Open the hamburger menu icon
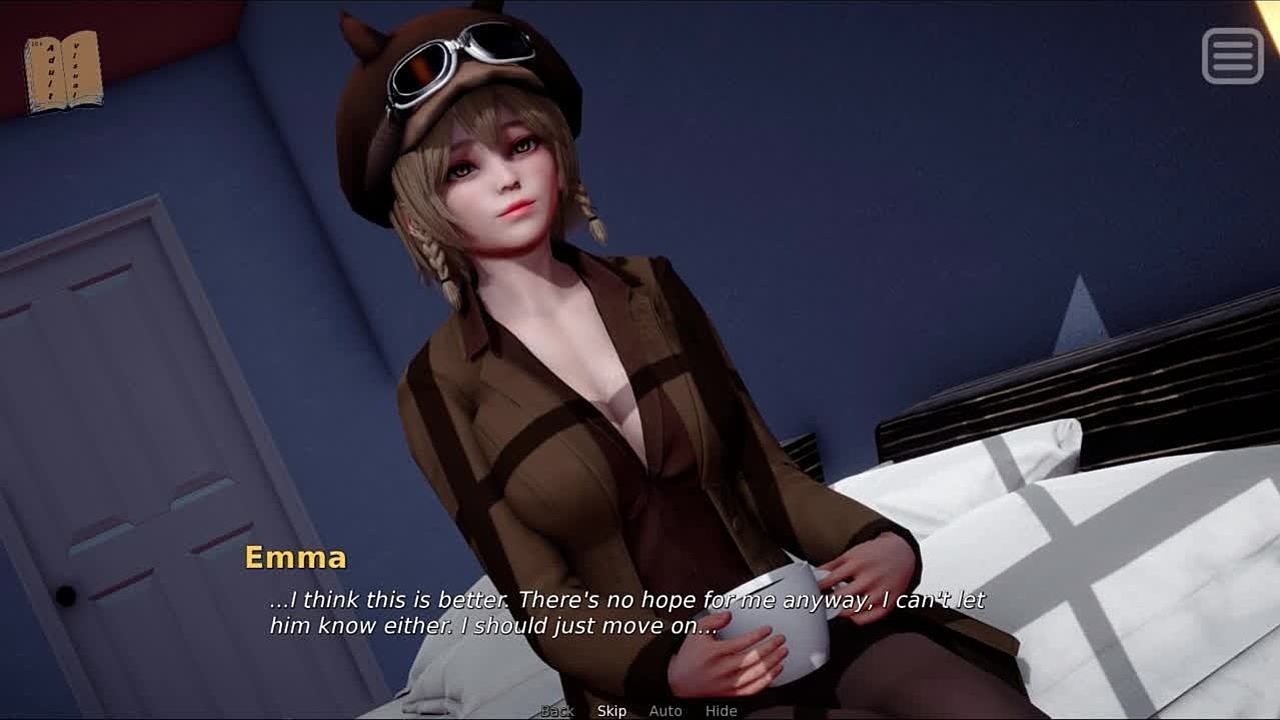The height and width of the screenshot is (720, 1280). point(1232,55)
